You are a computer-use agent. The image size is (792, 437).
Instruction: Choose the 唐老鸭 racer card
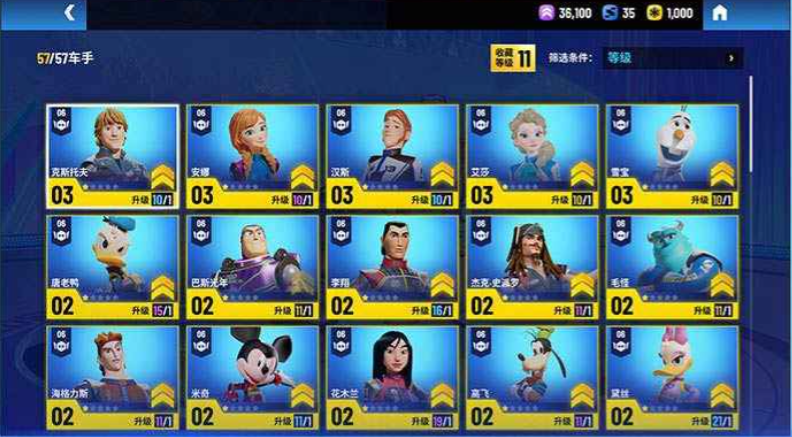tap(112, 265)
